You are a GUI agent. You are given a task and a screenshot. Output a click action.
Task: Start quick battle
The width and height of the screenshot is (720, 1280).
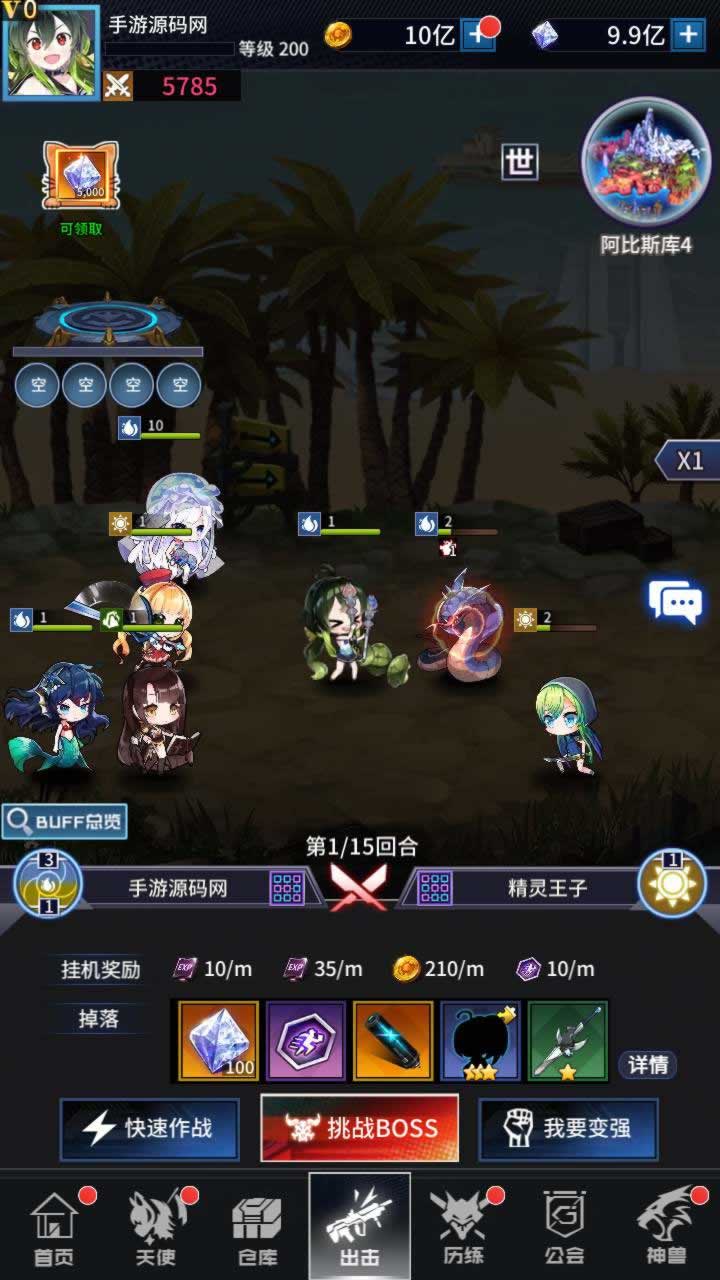(x=150, y=1129)
